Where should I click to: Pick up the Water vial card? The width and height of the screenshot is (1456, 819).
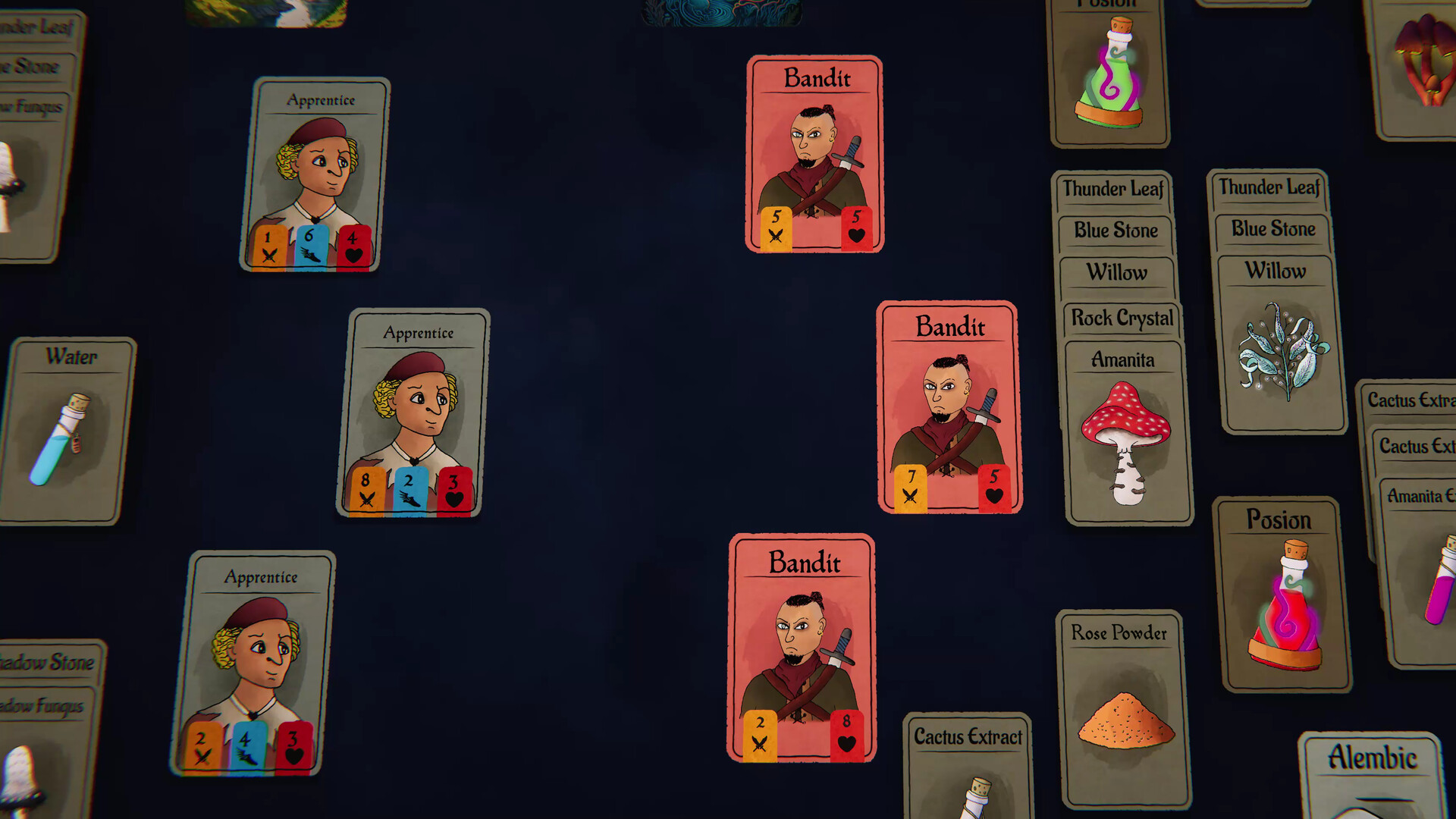point(67,431)
